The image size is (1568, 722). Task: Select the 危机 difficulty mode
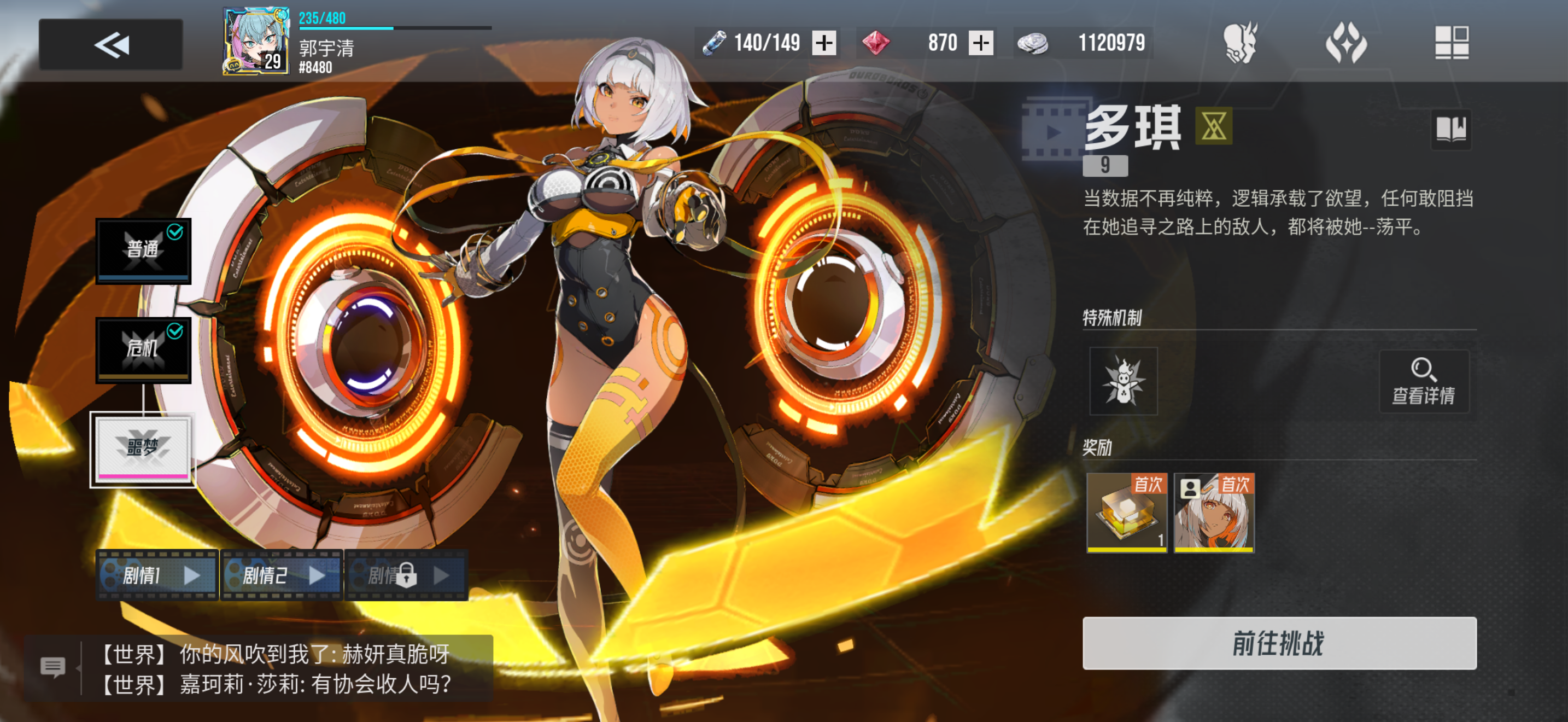143,349
